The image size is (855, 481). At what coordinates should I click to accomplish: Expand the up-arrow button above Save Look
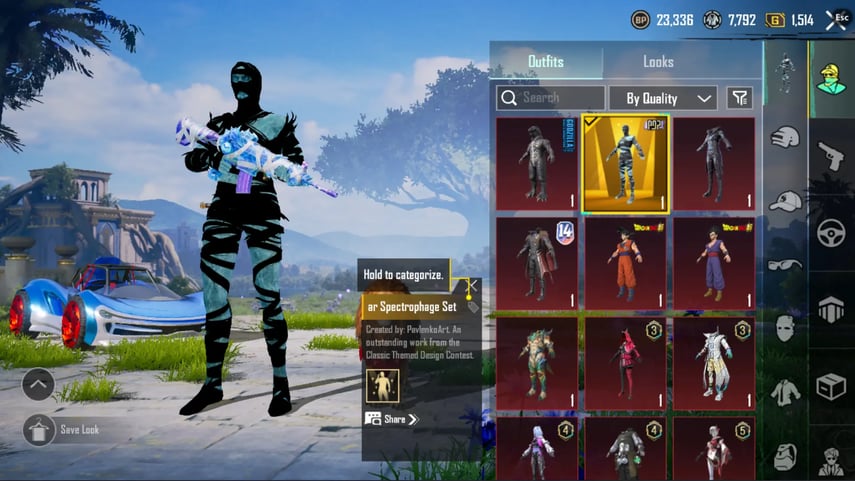point(38,384)
